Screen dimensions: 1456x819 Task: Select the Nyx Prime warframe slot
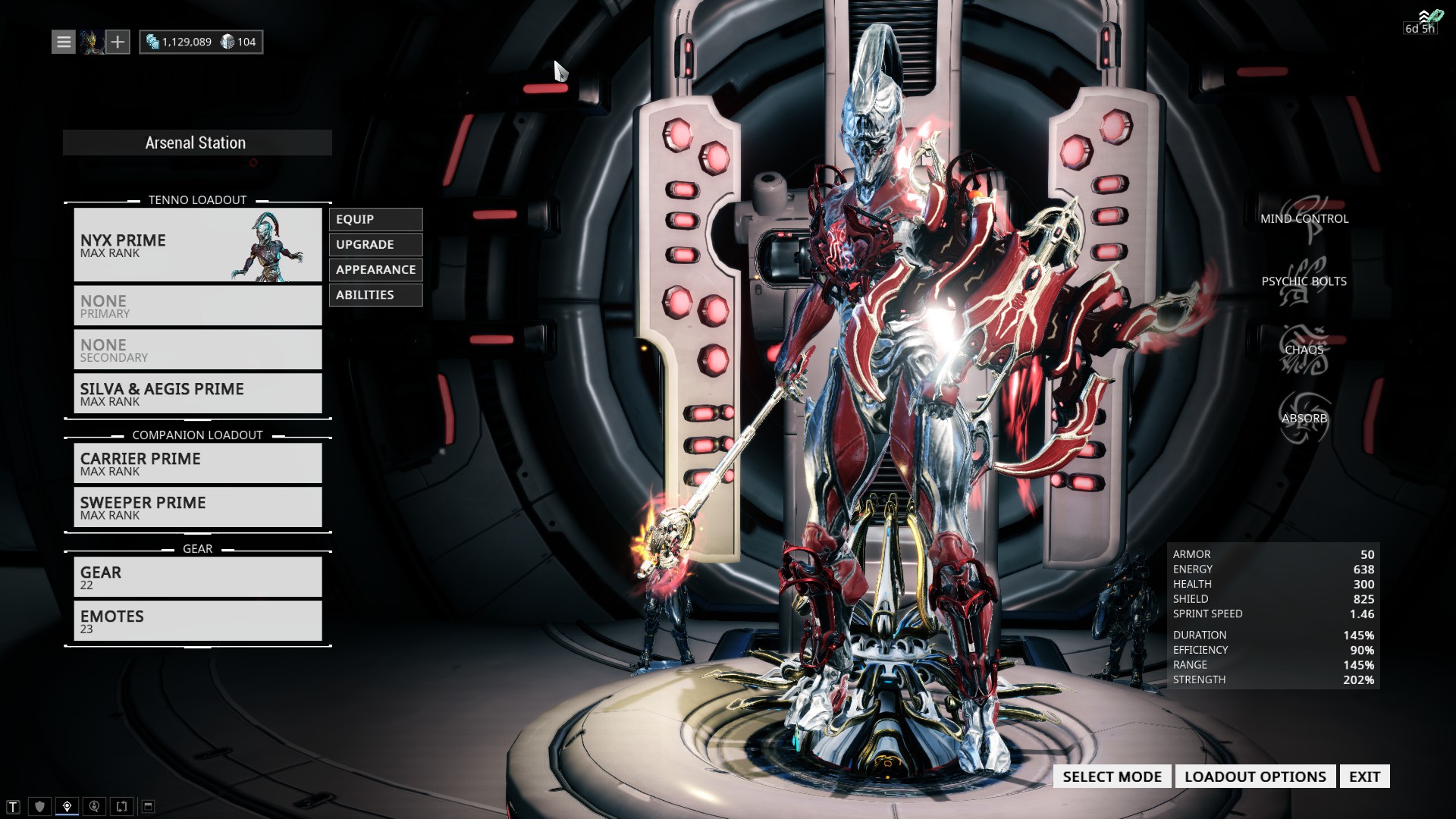coord(197,245)
